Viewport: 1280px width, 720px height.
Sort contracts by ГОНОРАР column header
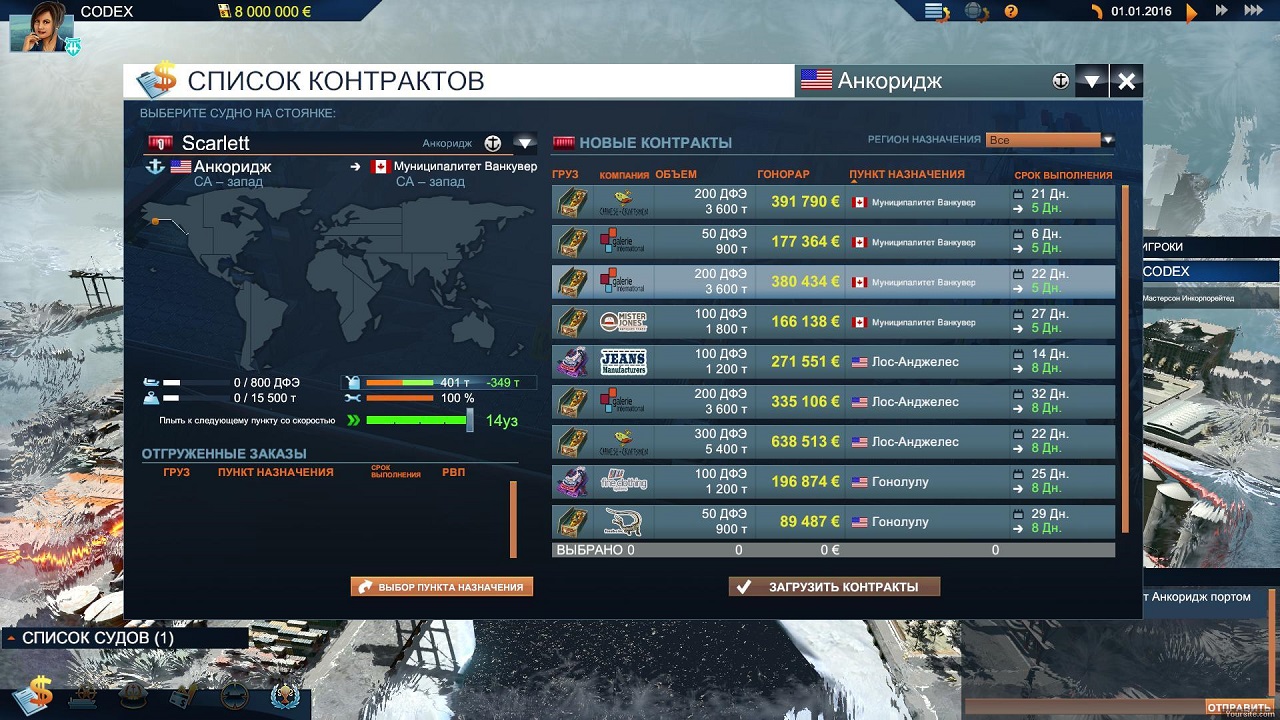[783, 175]
